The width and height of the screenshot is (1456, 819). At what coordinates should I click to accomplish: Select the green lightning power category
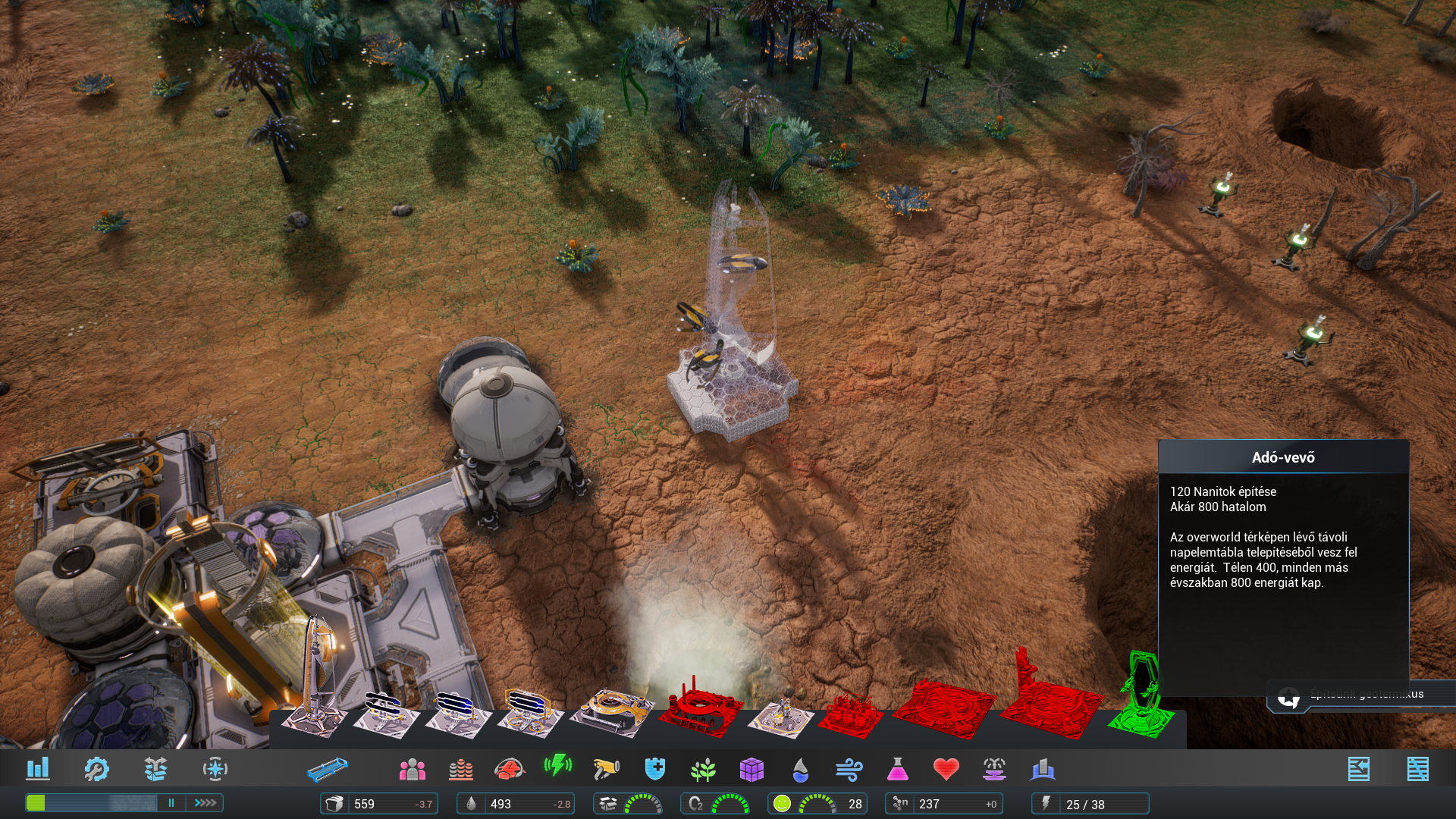(x=557, y=766)
